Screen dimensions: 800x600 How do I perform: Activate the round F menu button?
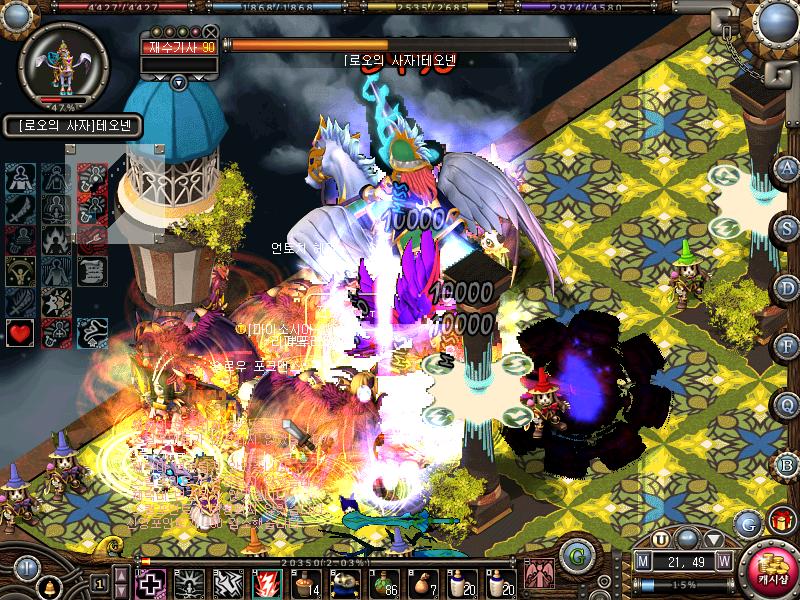coord(787,346)
